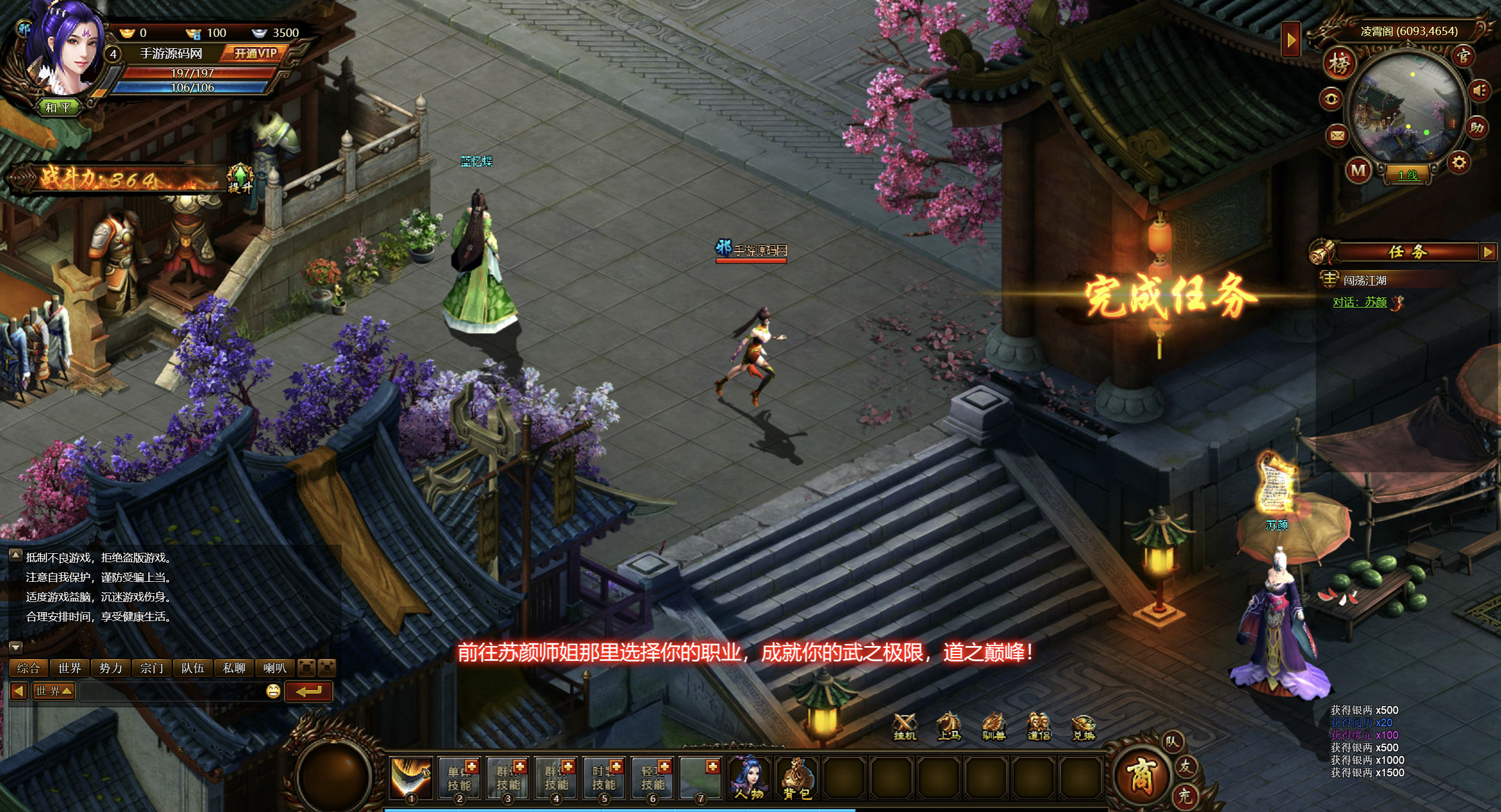This screenshot has height=812, width=1501.
Task: Mount up with the 上马 horse icon
Action: (x=949, y=726)
